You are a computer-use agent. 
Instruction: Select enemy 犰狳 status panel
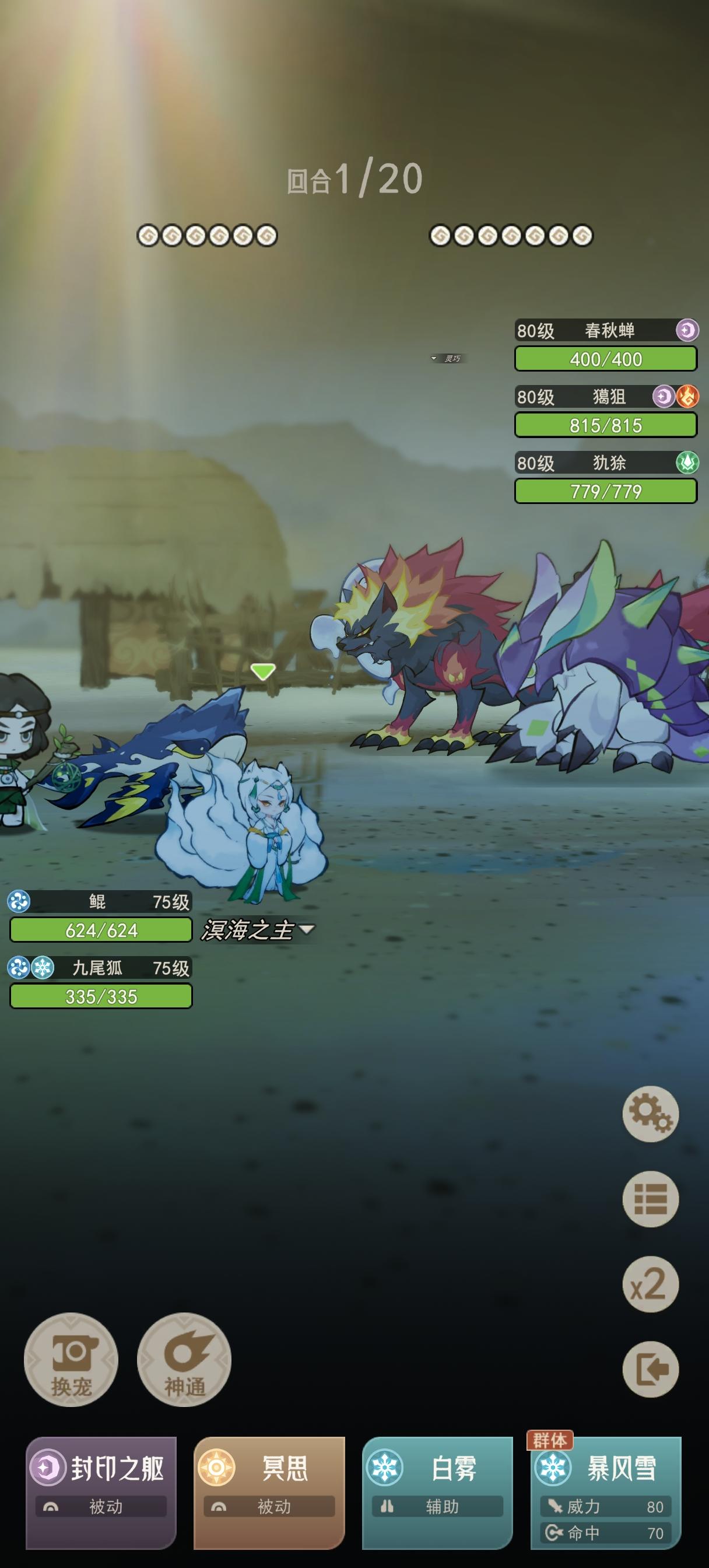606,477
